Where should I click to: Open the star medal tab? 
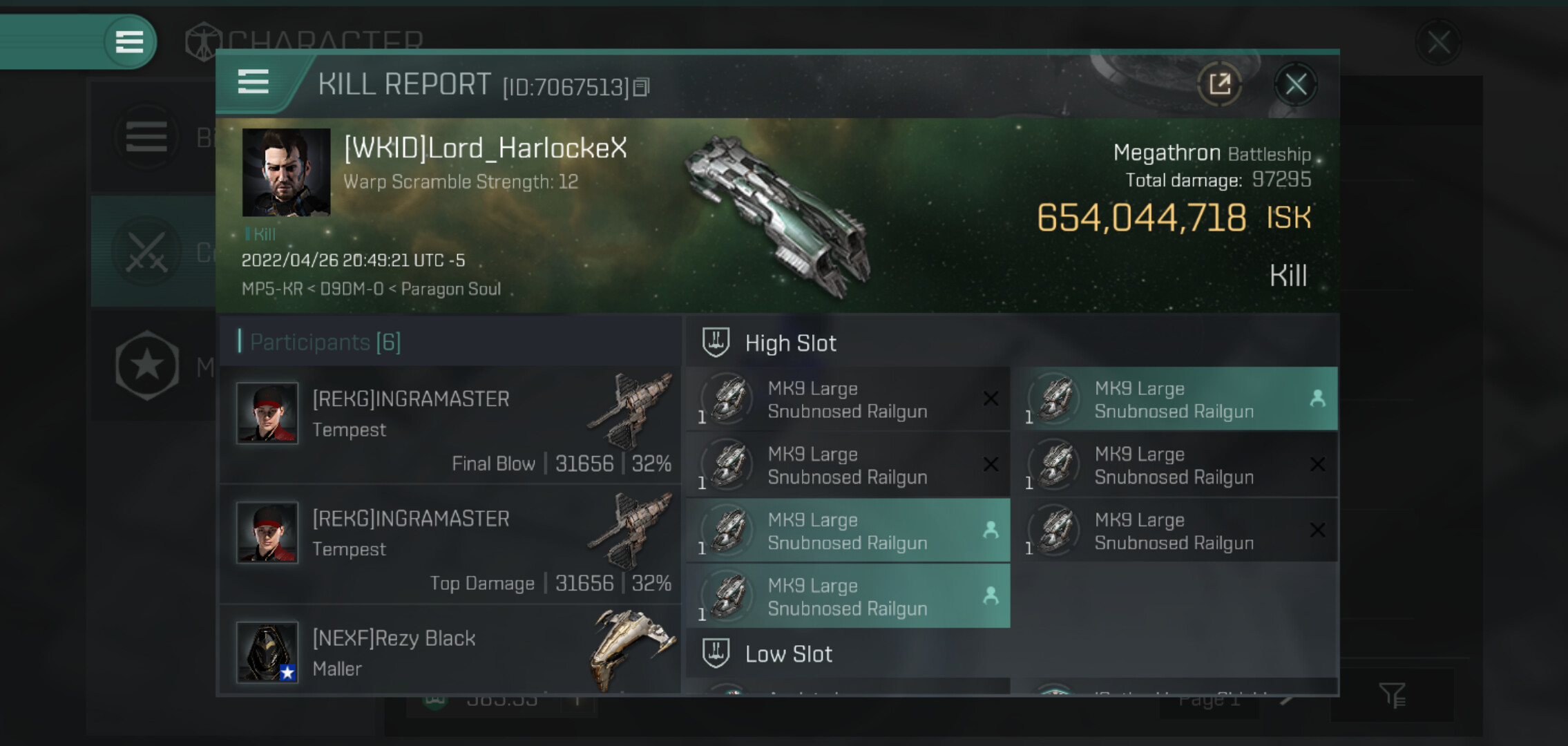147,365
